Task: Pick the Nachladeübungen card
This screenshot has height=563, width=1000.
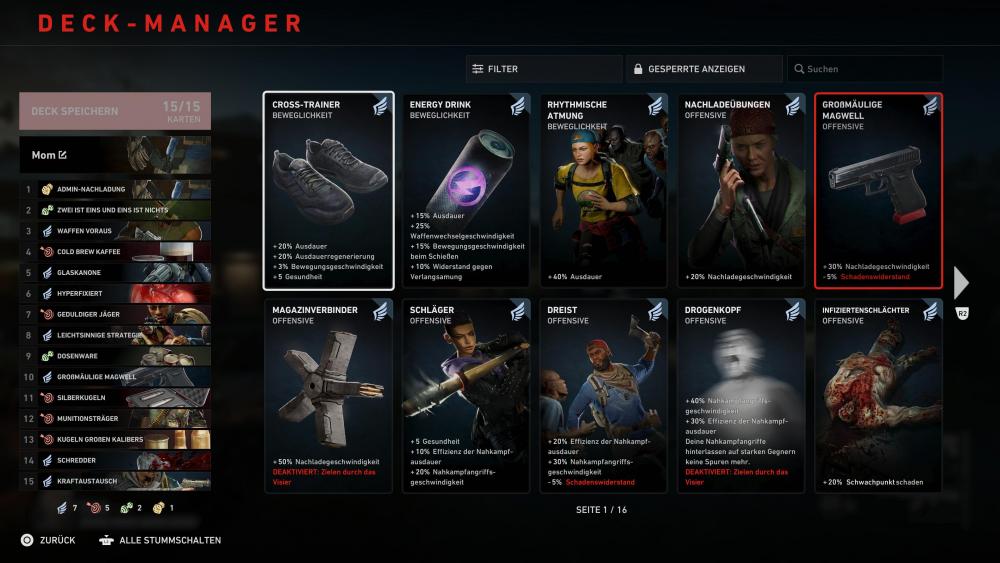Action: tap(741, 190)
